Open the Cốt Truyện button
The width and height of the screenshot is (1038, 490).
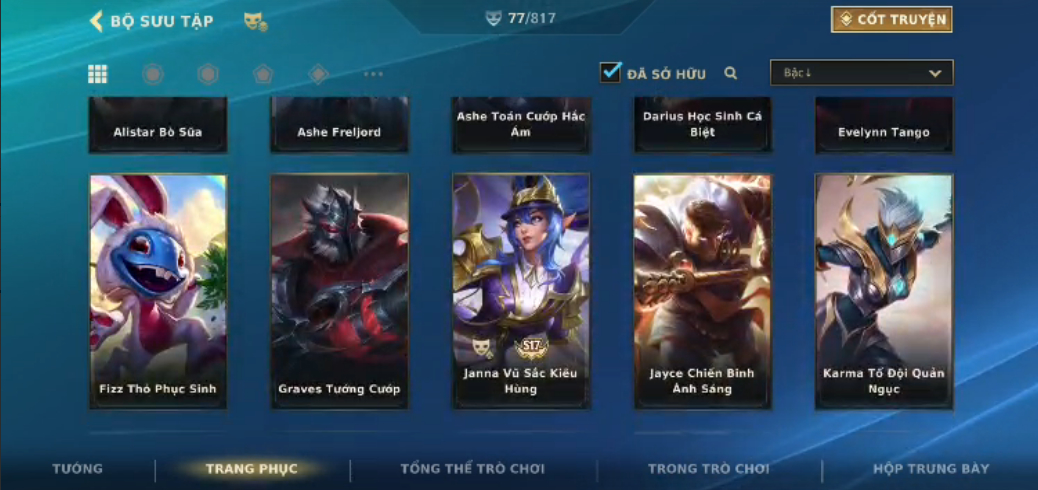point(891,19)
